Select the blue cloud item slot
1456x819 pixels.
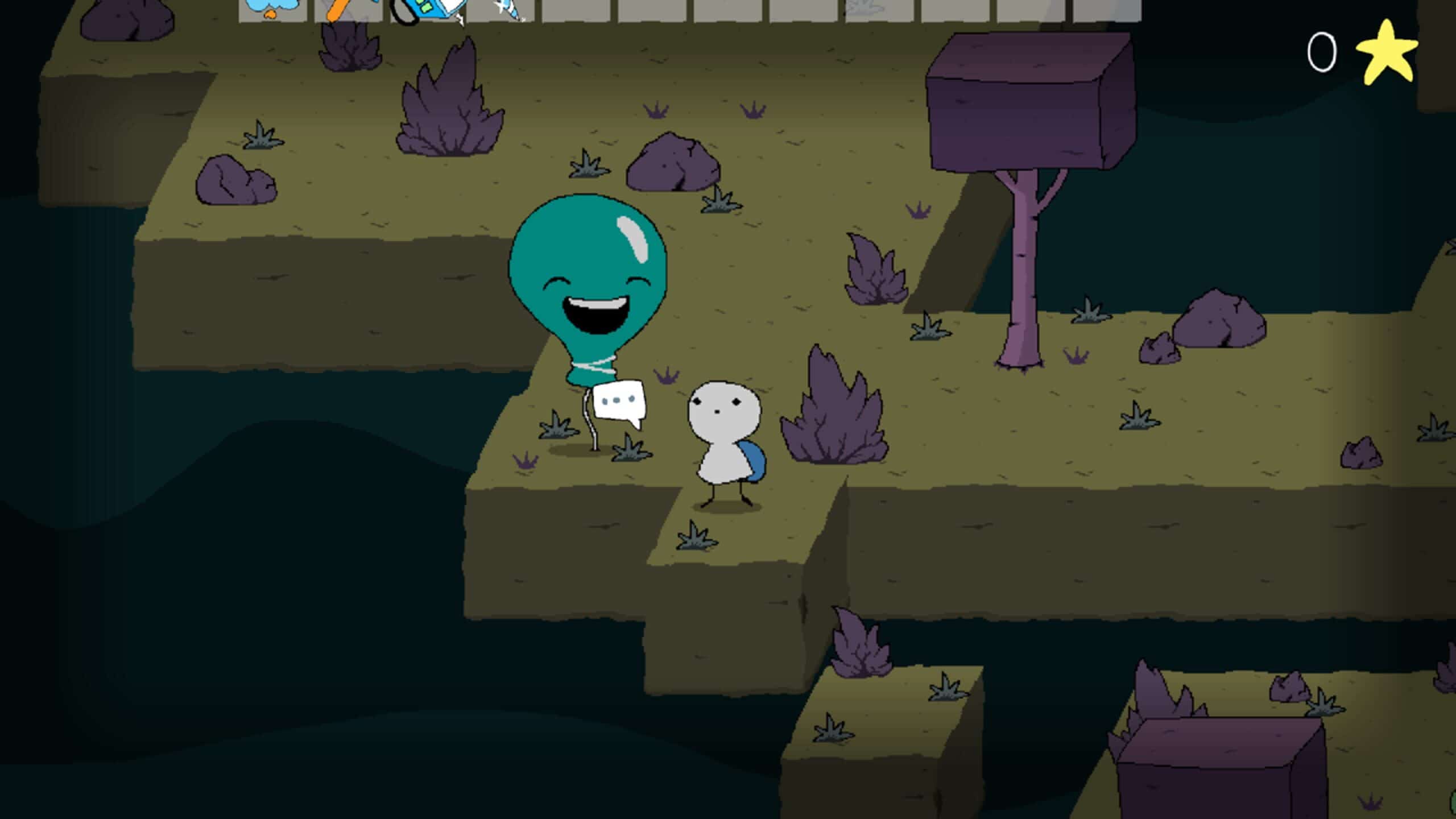click(272, 10)
